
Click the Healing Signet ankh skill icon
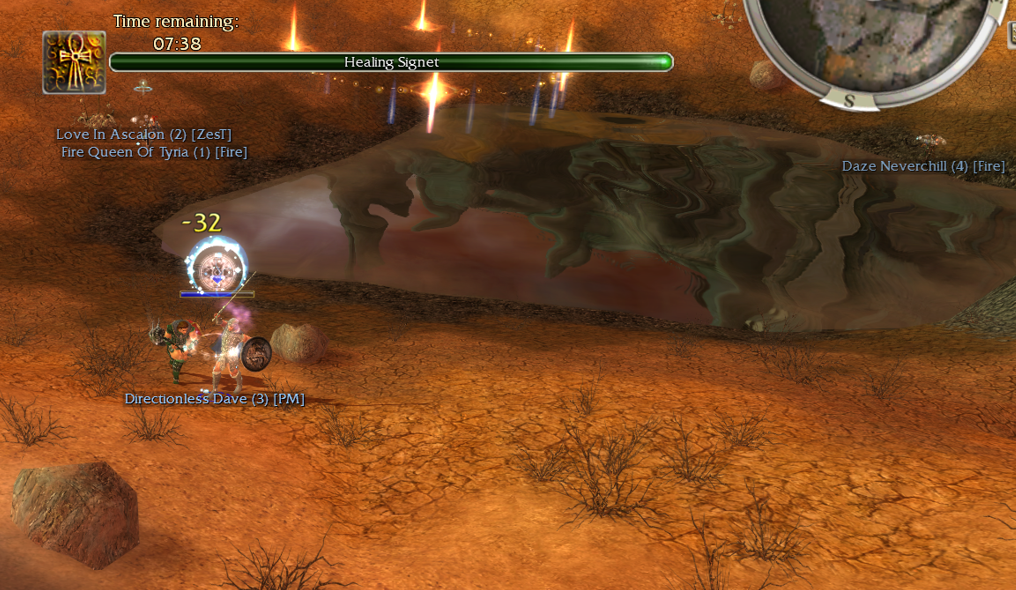pyautogui.click(x=74, y=62)
